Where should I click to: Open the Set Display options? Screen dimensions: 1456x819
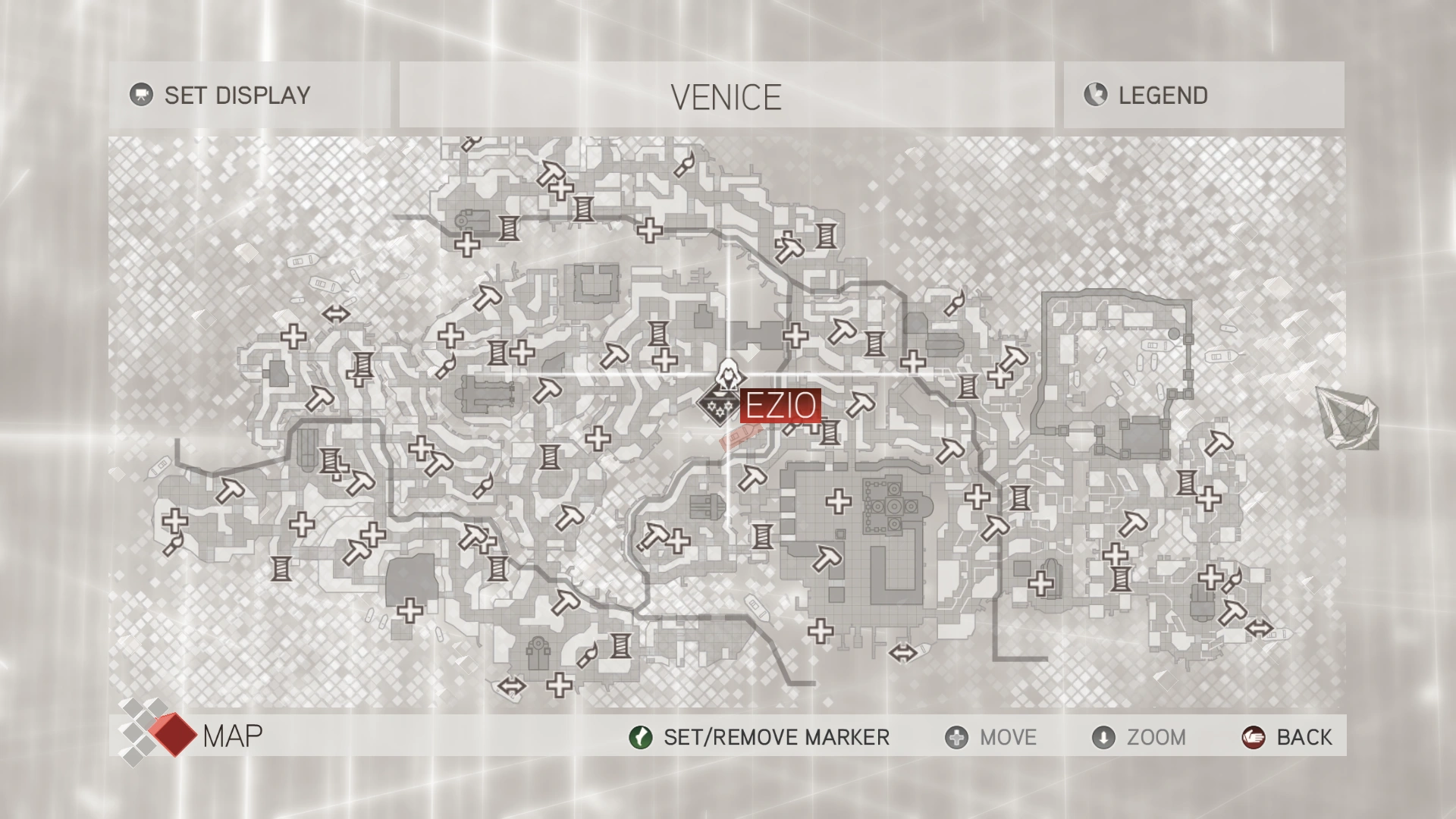coord(221,96)
